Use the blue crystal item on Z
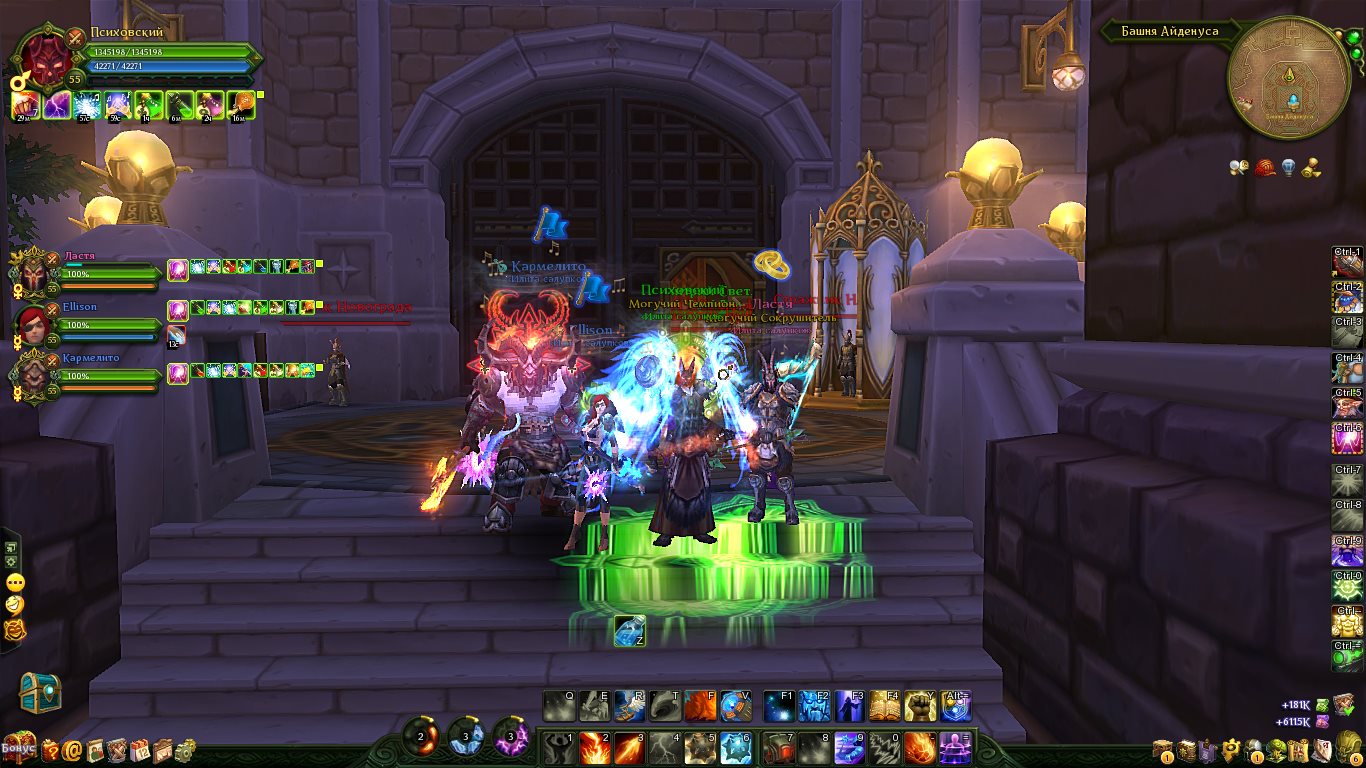The image size is (1366, 768). click(629, 630)
